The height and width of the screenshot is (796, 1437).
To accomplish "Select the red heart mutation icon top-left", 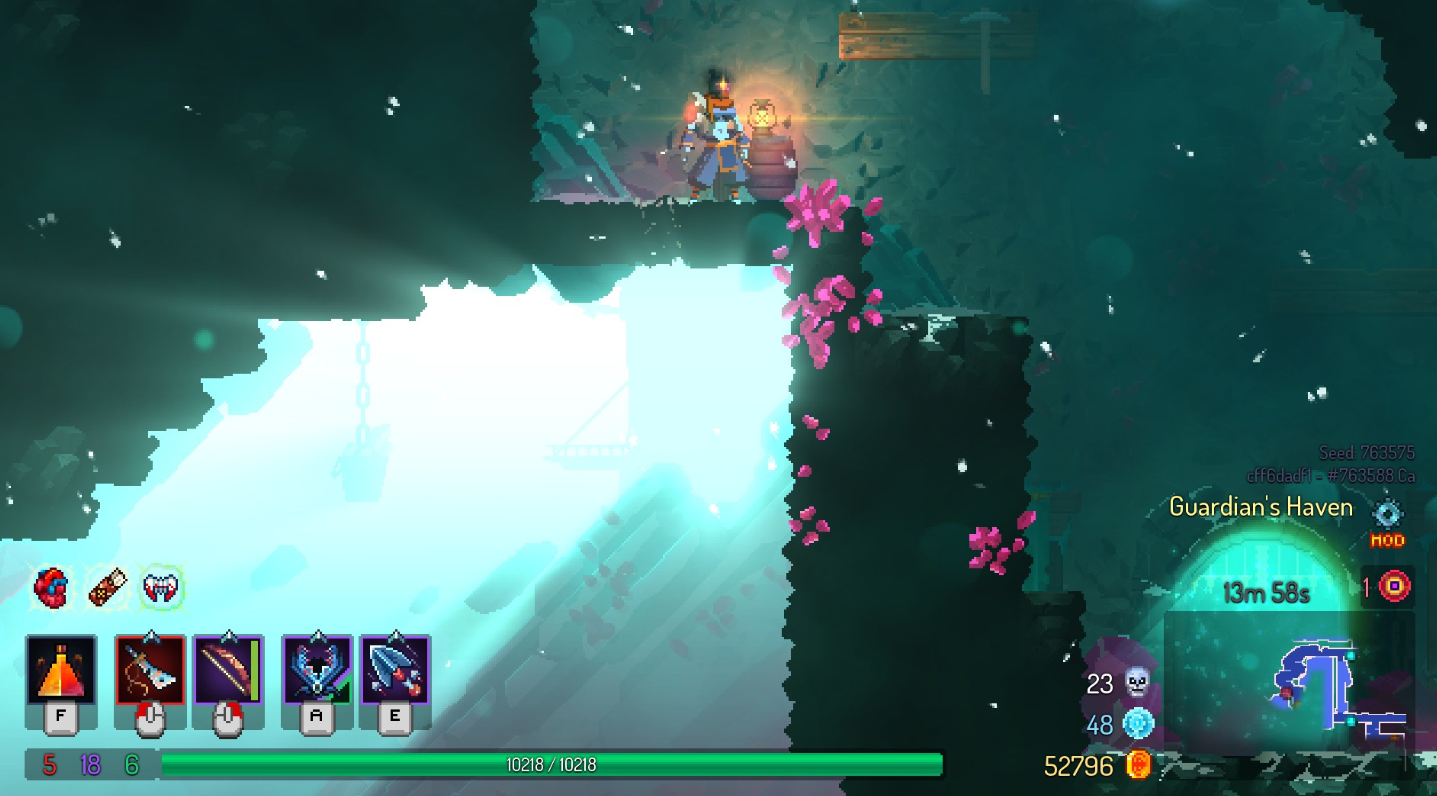I will (x=52, y=589).
